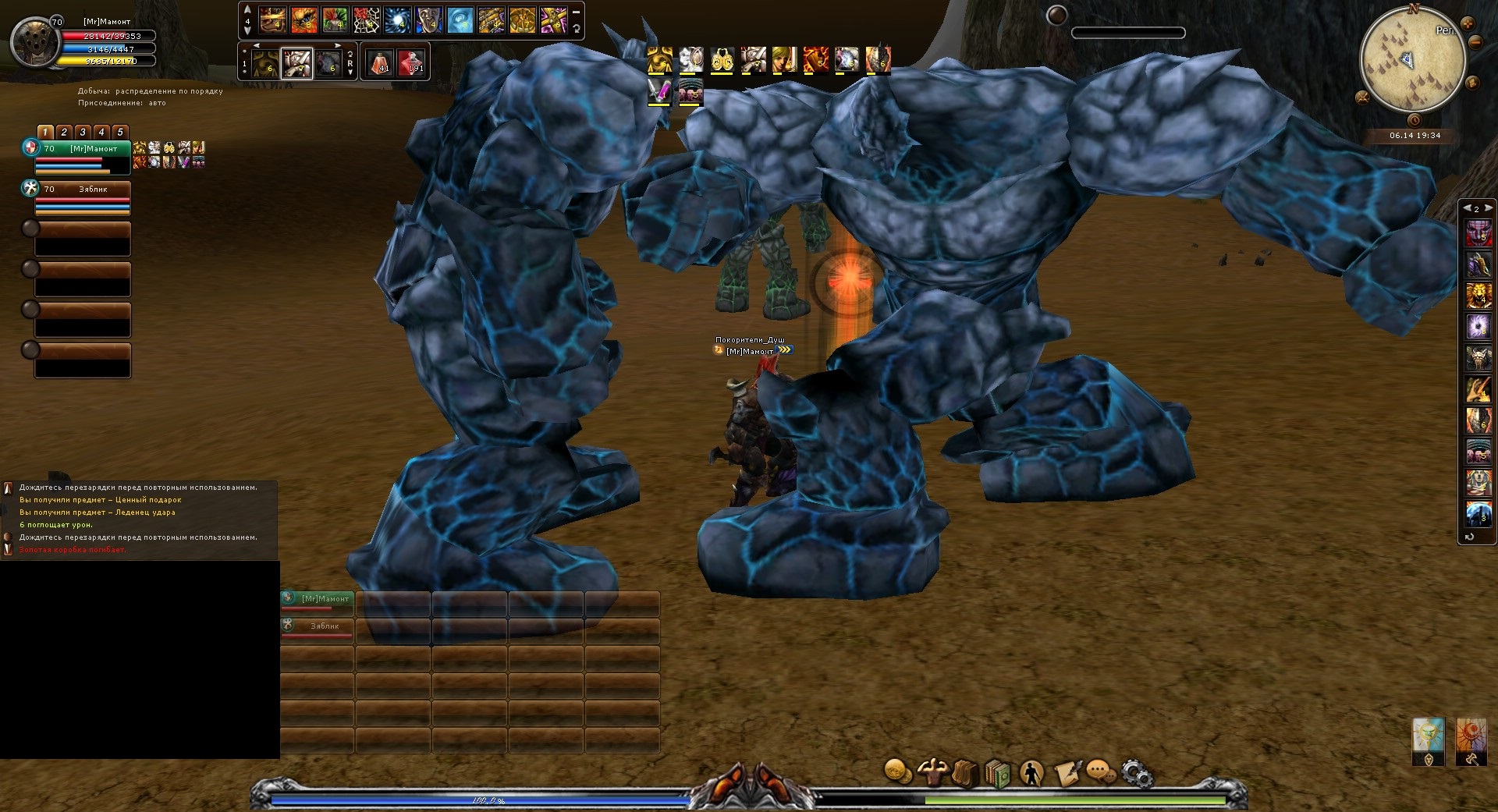This screenshot has width=1498, height=812.
Task: Drink the red potion with 191 charges
Action: pos(410,62)
